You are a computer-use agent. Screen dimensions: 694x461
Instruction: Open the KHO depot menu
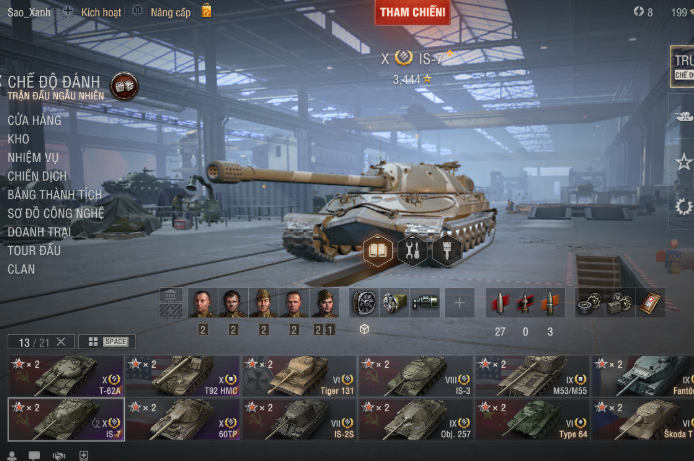(19, 139)
